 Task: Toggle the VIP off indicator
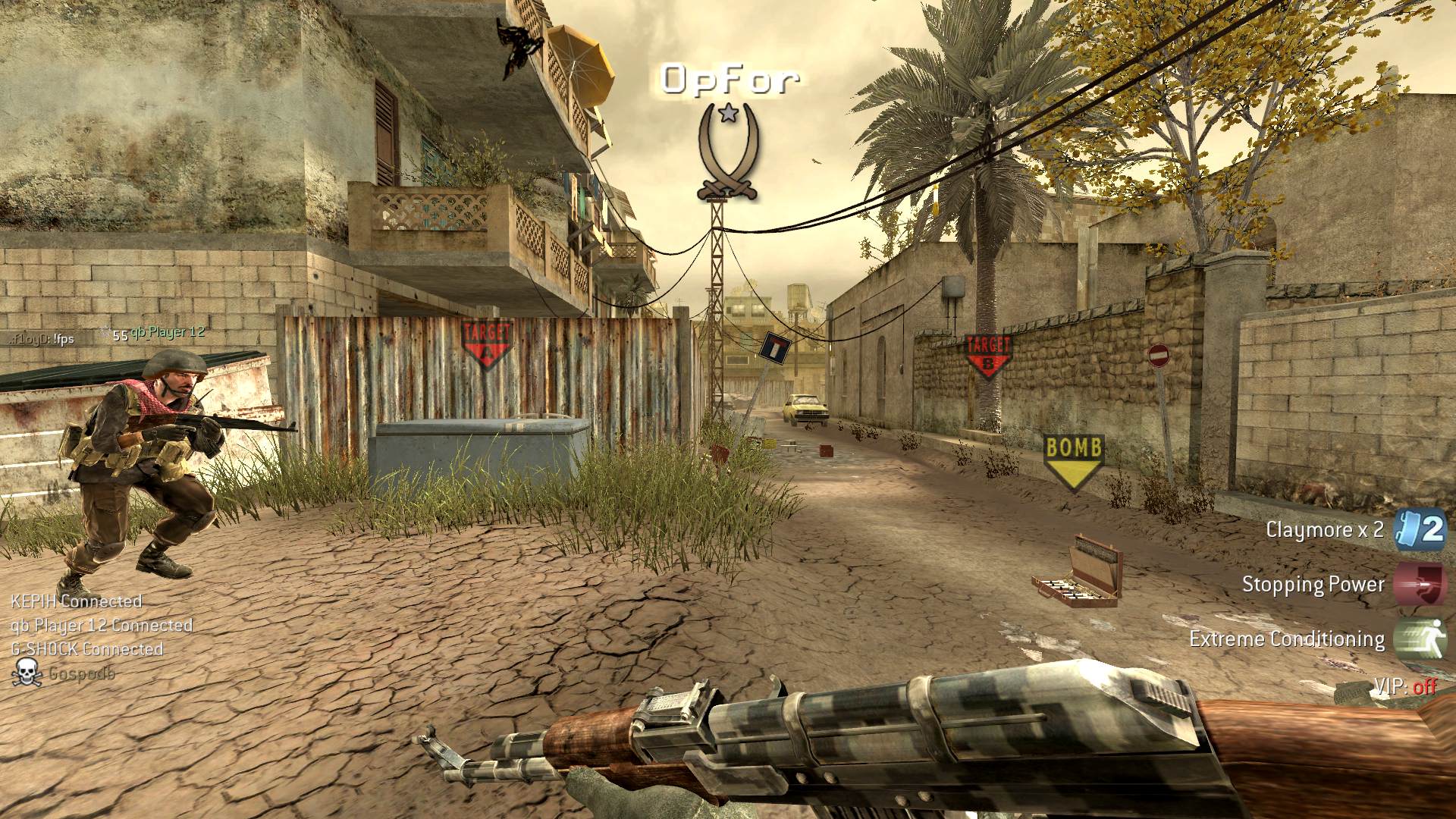coord(1405,687)
